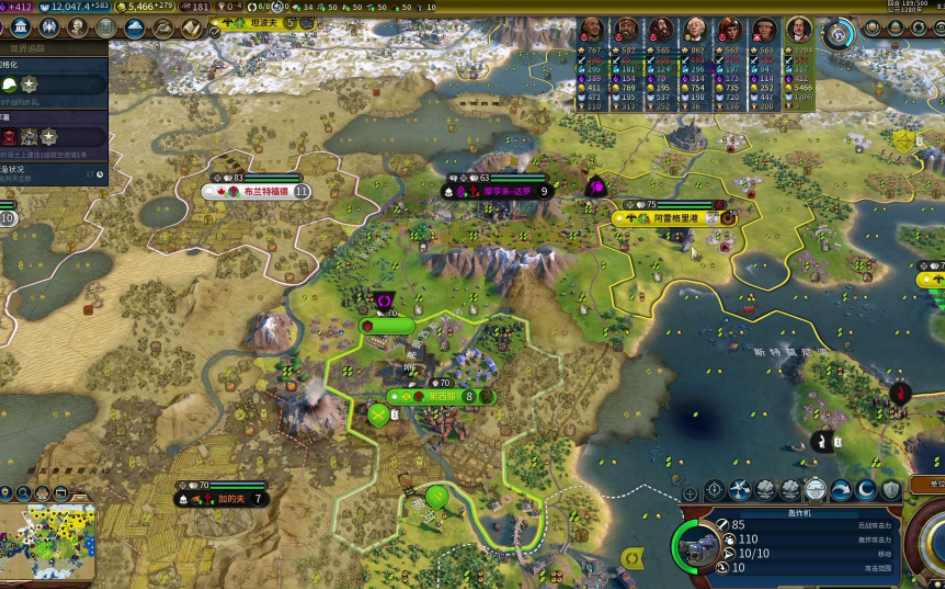Open the current research progress dial
Image resolution: width=945 pixels, height=589 pixels.
click(x=839, y=34)
